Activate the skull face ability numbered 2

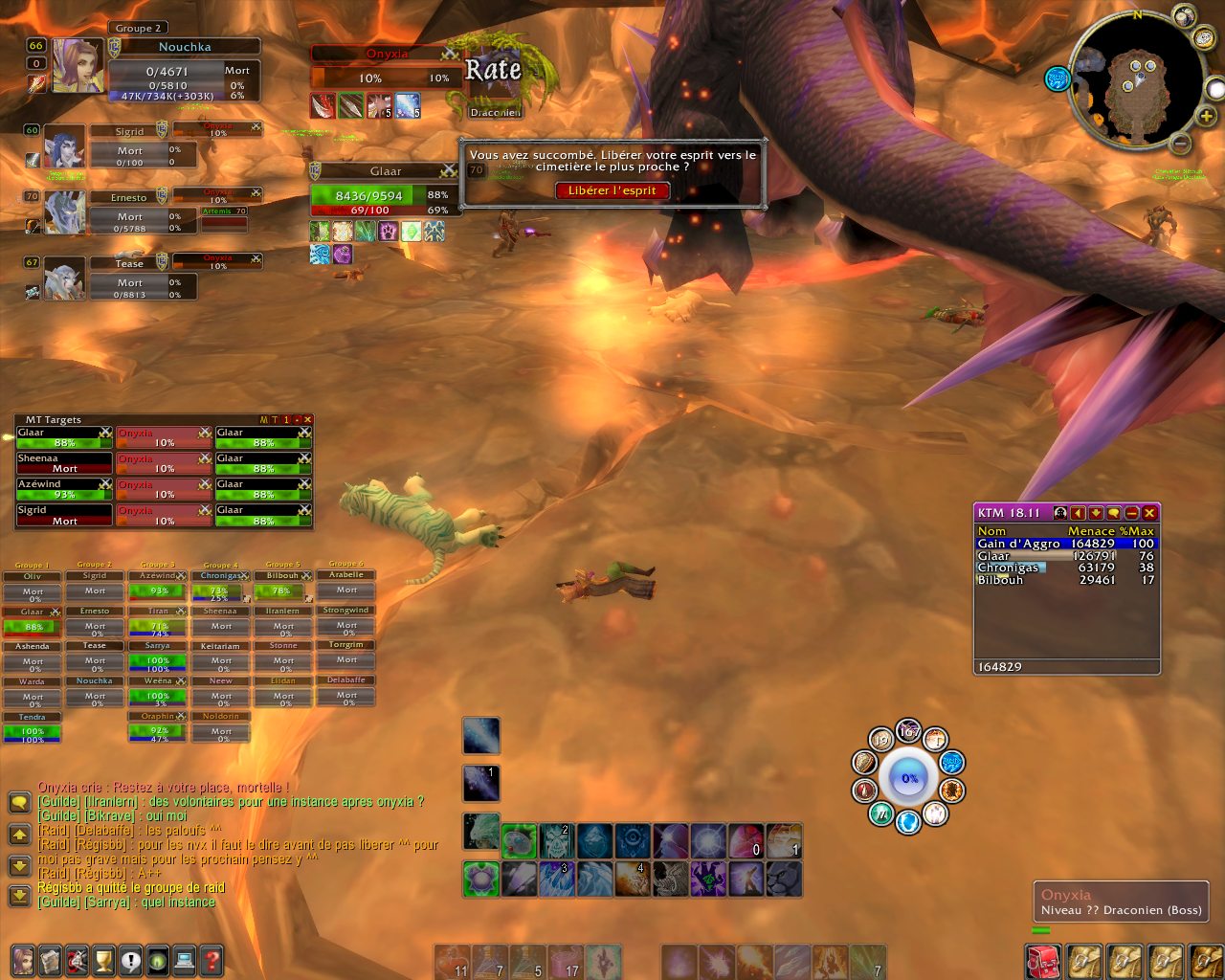coord(556,841)
